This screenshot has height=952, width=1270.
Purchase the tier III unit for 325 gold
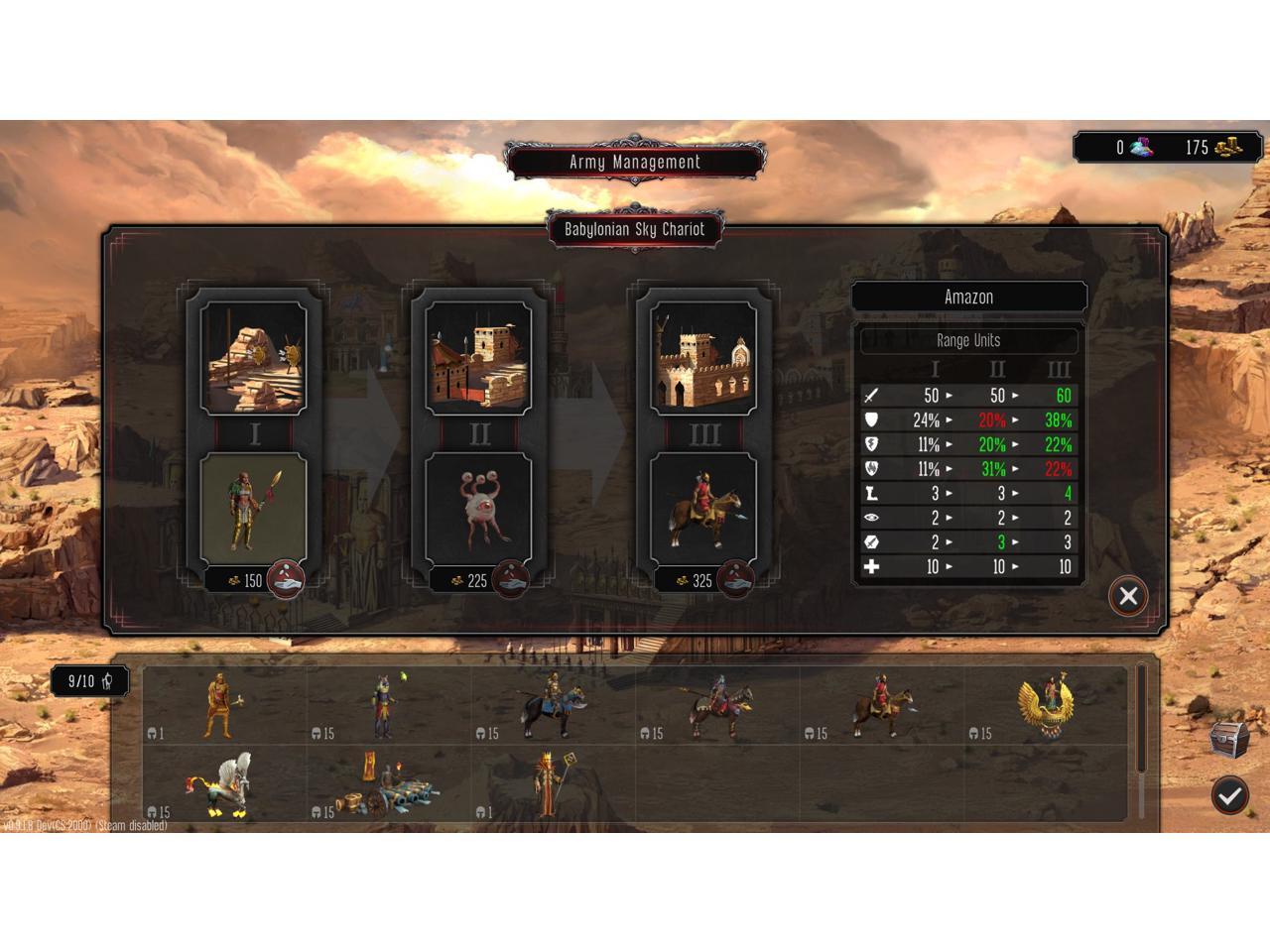pos(734,580)
